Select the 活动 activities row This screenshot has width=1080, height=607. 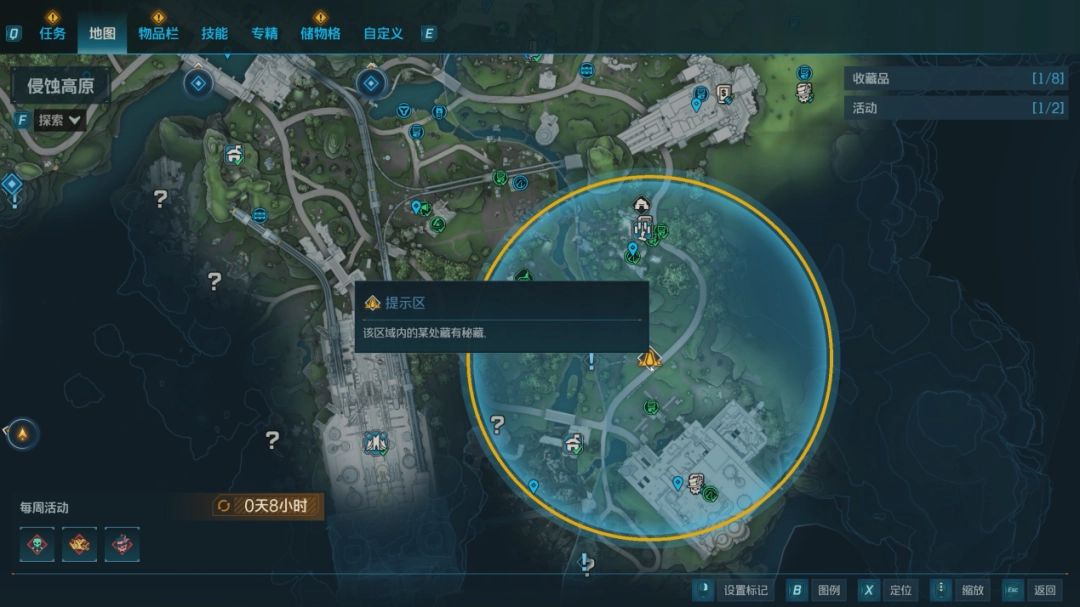coord(957,108)
